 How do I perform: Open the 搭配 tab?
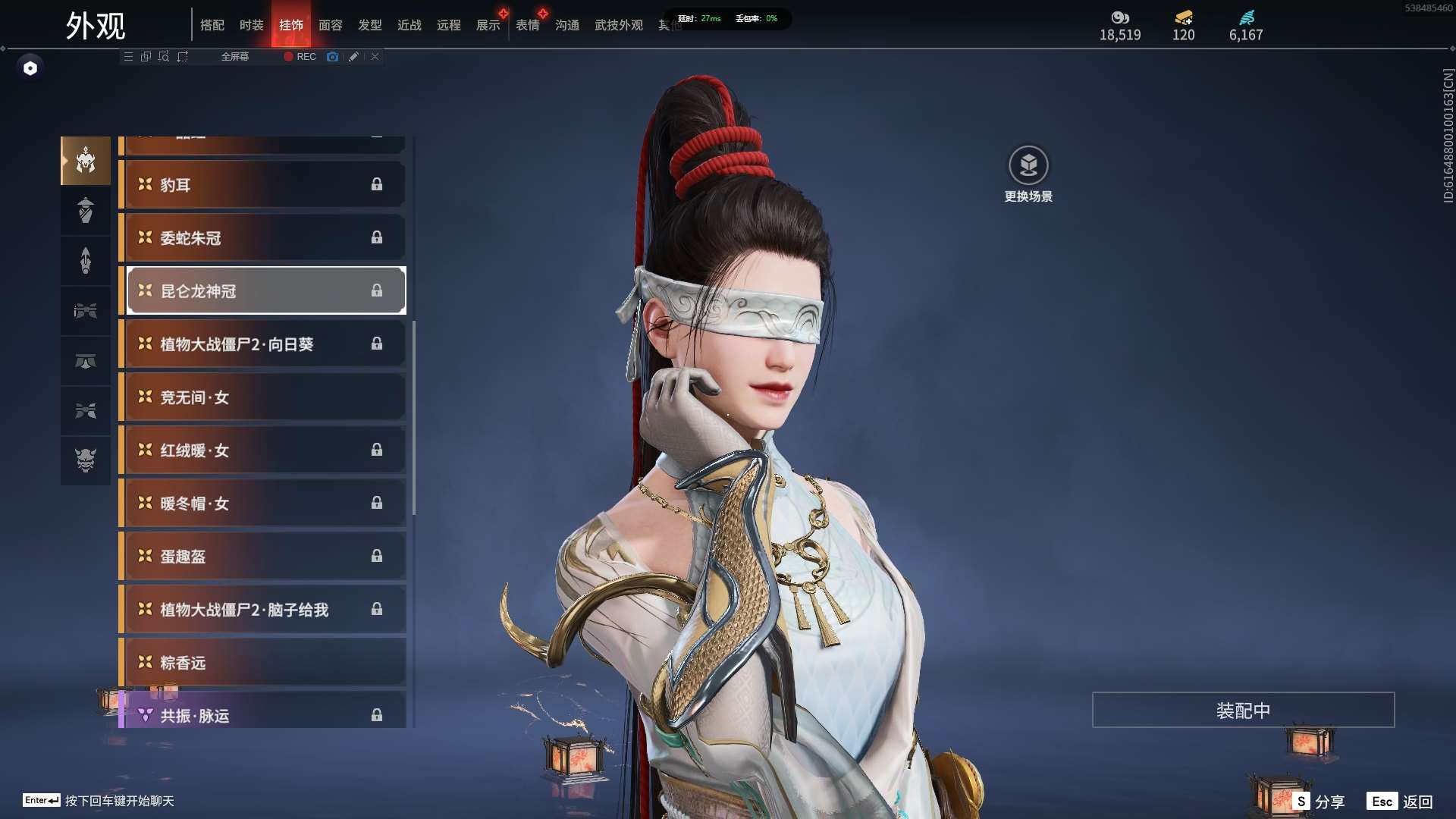[212, 25]
